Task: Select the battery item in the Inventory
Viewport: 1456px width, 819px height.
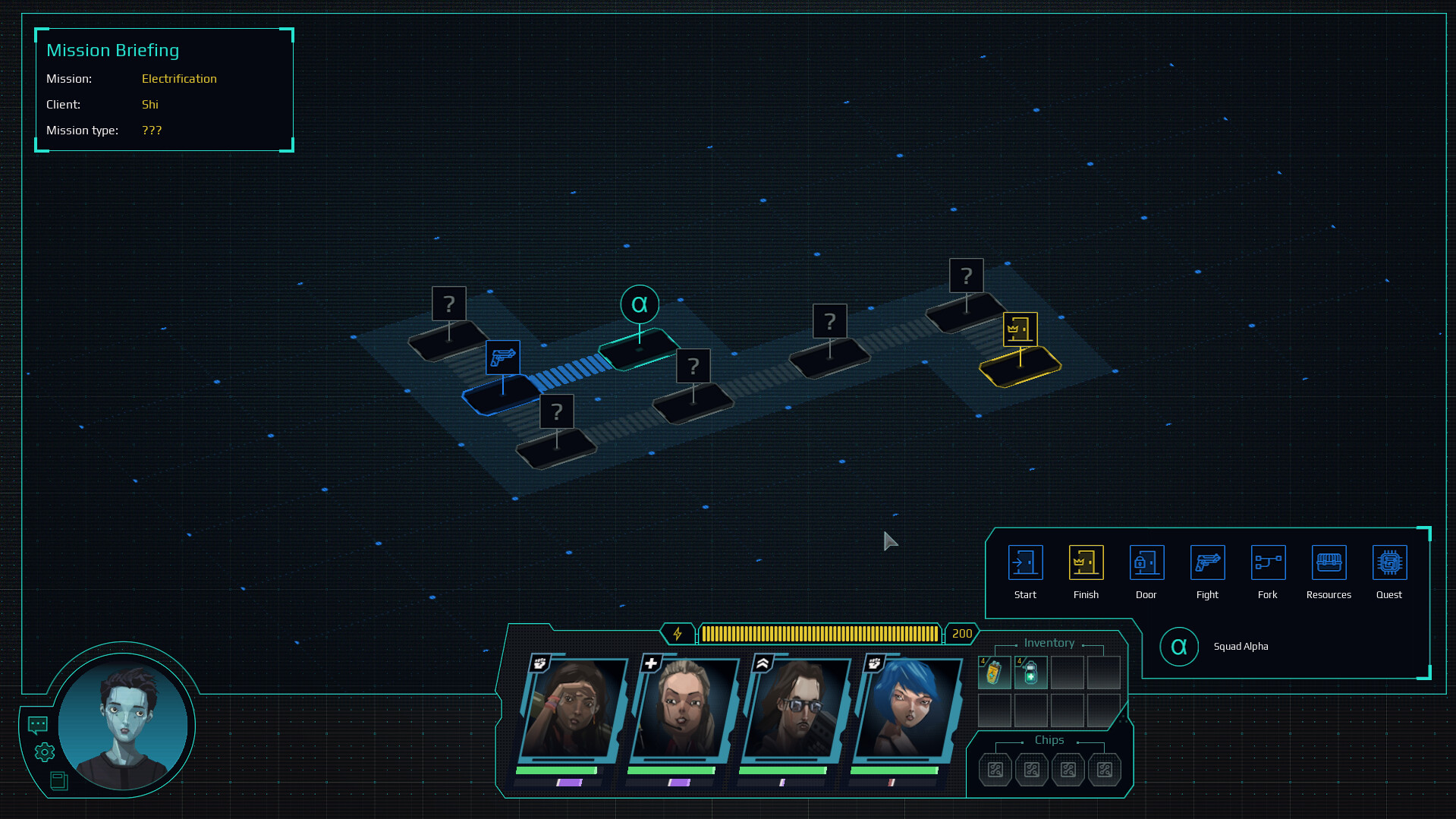Action: coord(995,672)
